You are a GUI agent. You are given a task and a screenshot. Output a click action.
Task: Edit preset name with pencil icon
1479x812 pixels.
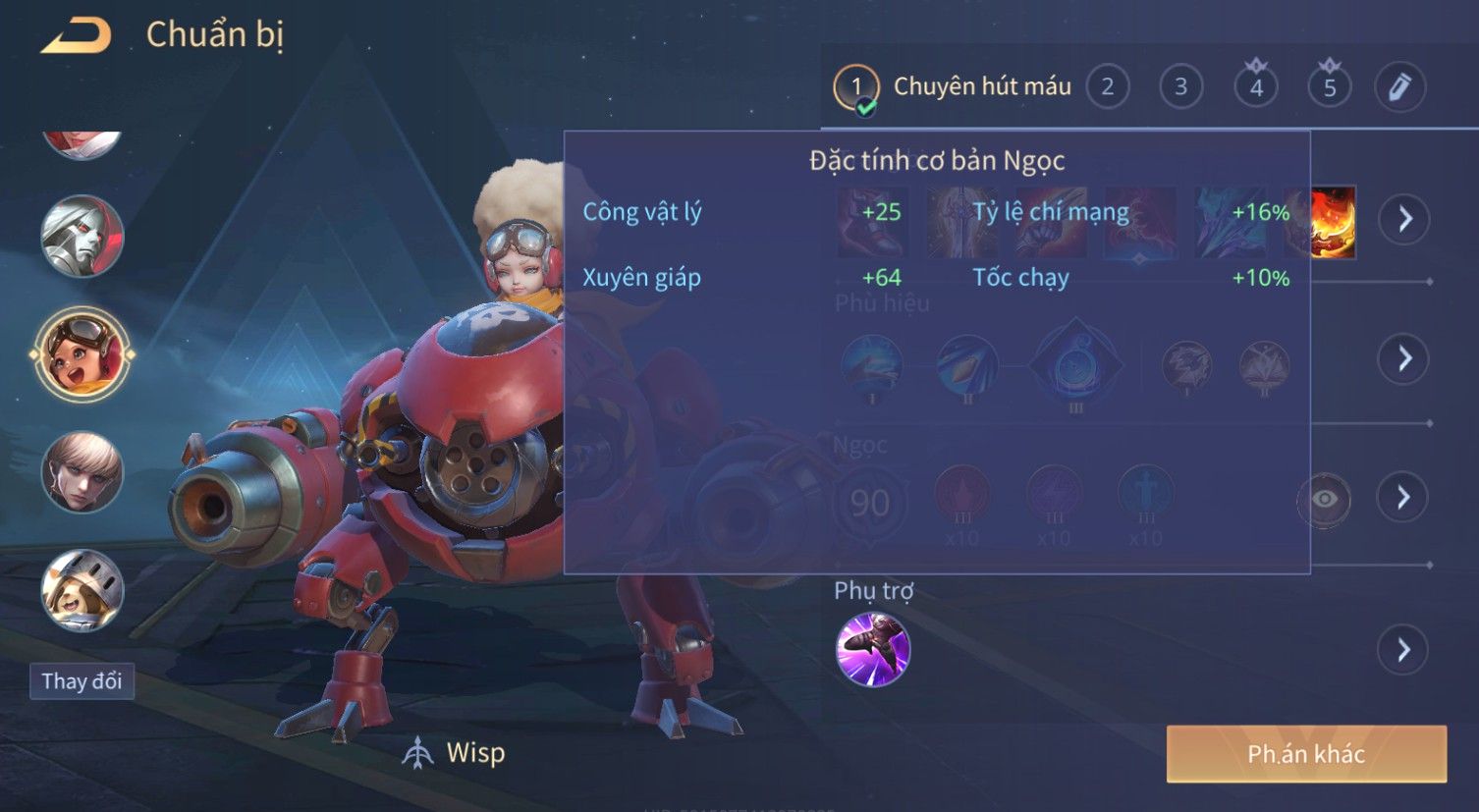[x=1399, y=87]
